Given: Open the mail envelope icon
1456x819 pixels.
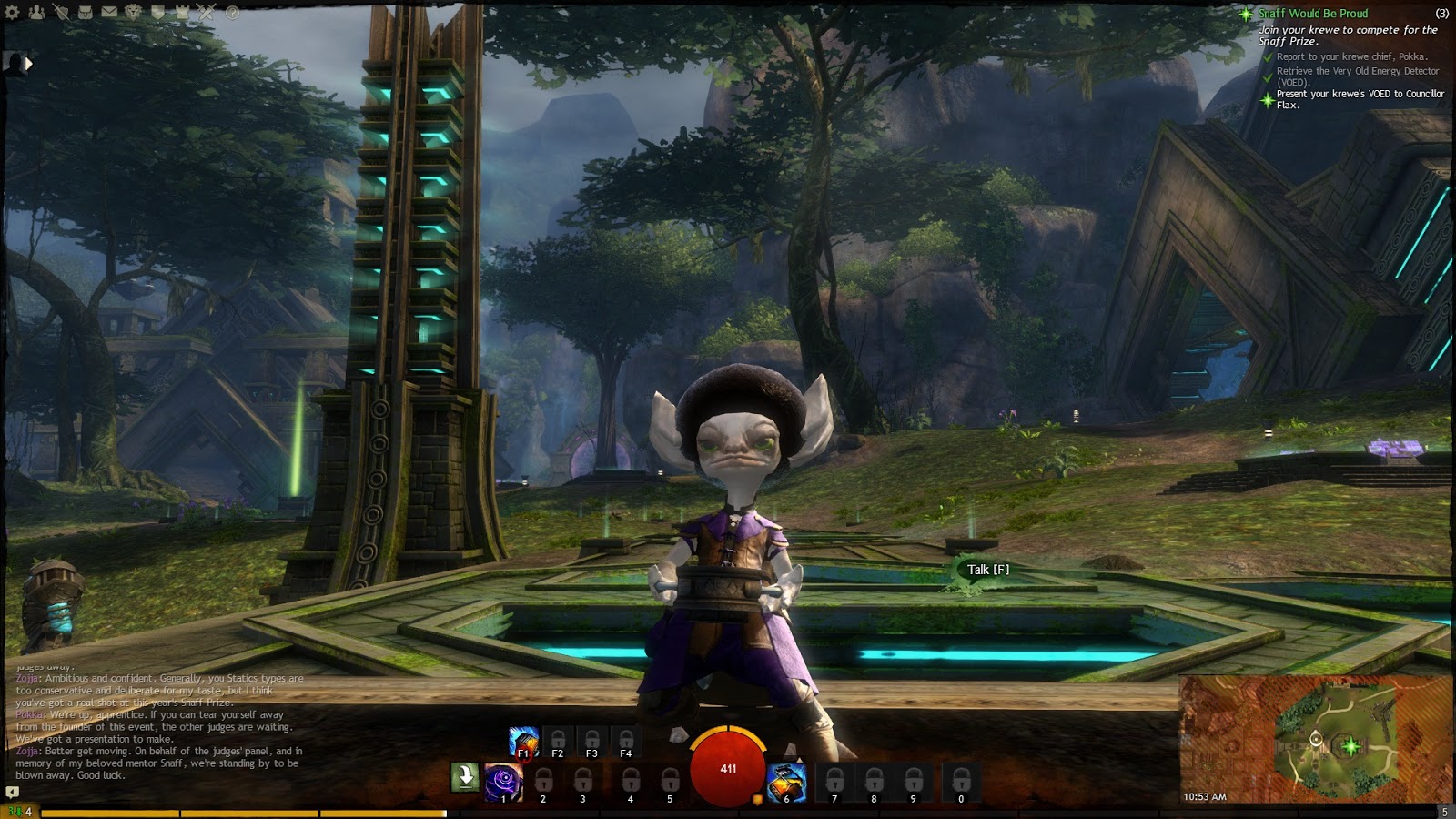Looking at the screenshot, I should point(109,13).
